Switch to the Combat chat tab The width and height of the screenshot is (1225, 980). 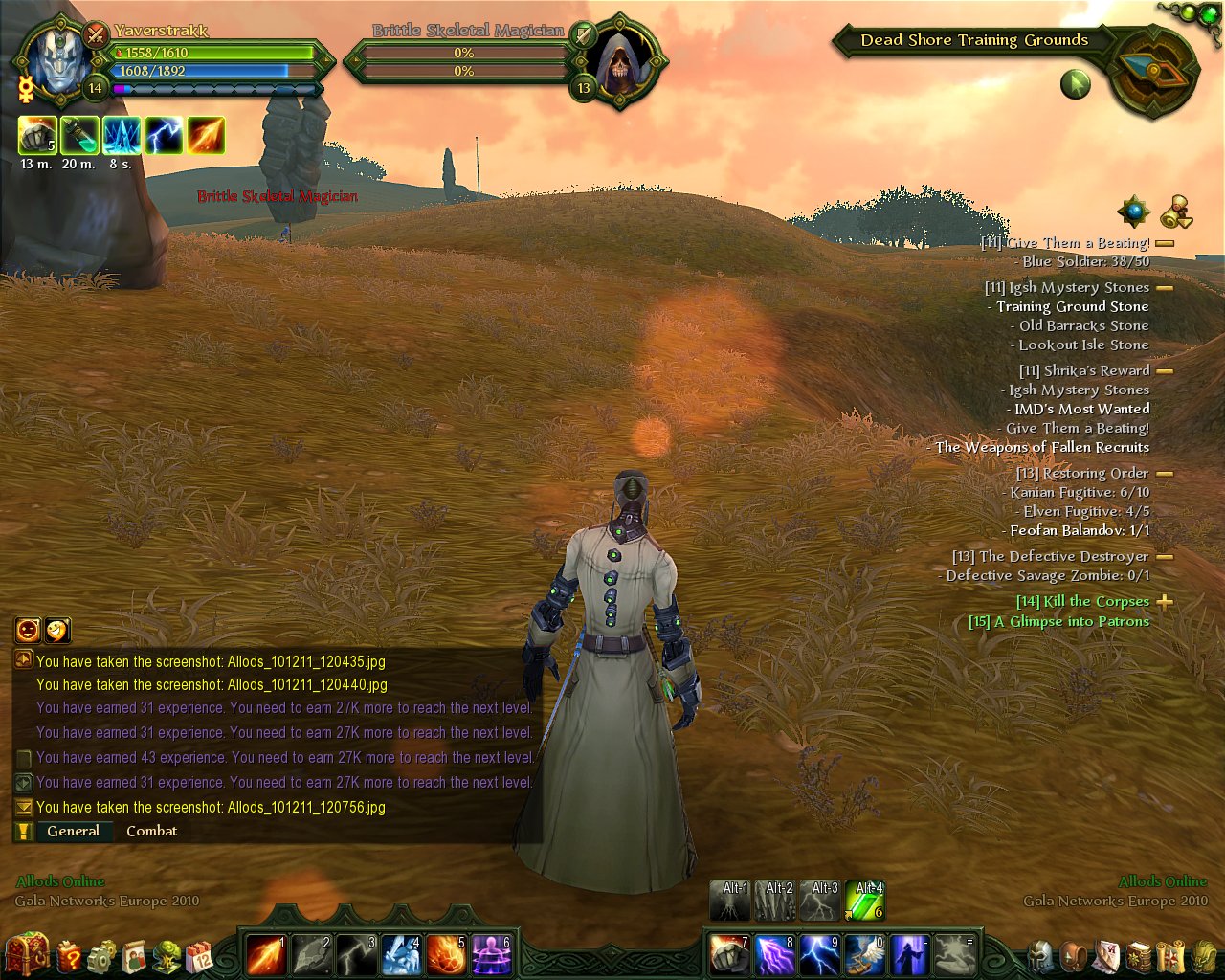[151, 831]
